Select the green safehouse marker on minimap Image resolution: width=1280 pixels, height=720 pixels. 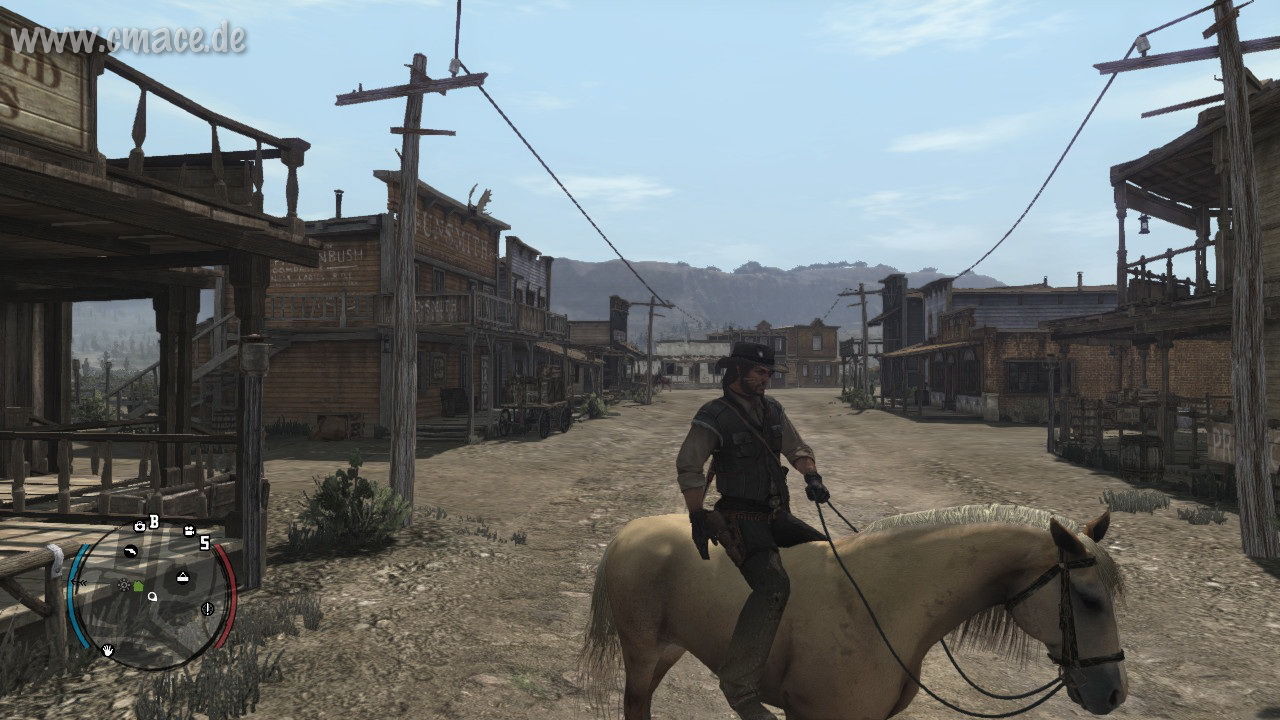click(x=138, y=585)
